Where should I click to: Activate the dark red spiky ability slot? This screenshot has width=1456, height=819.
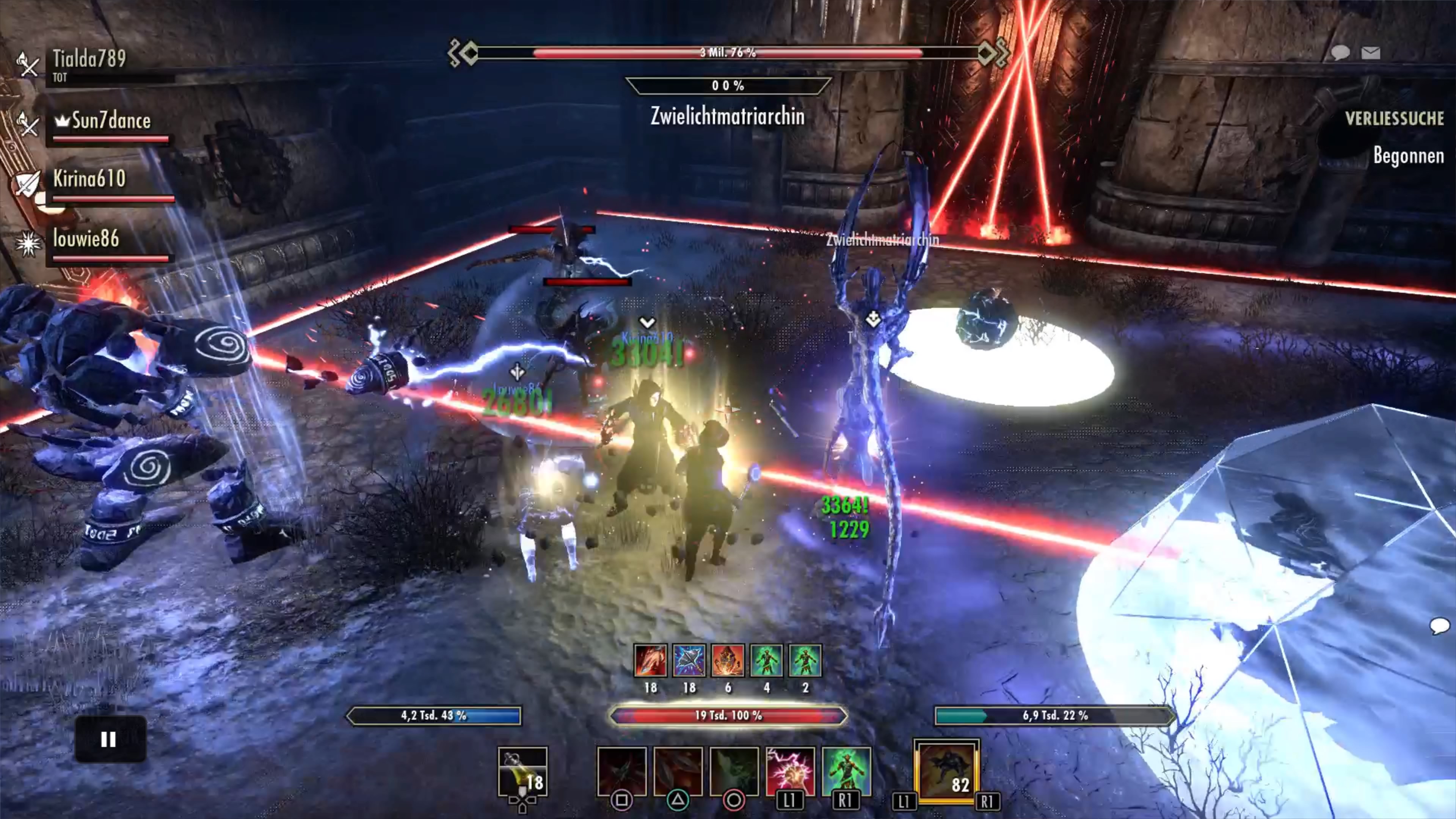622,771
